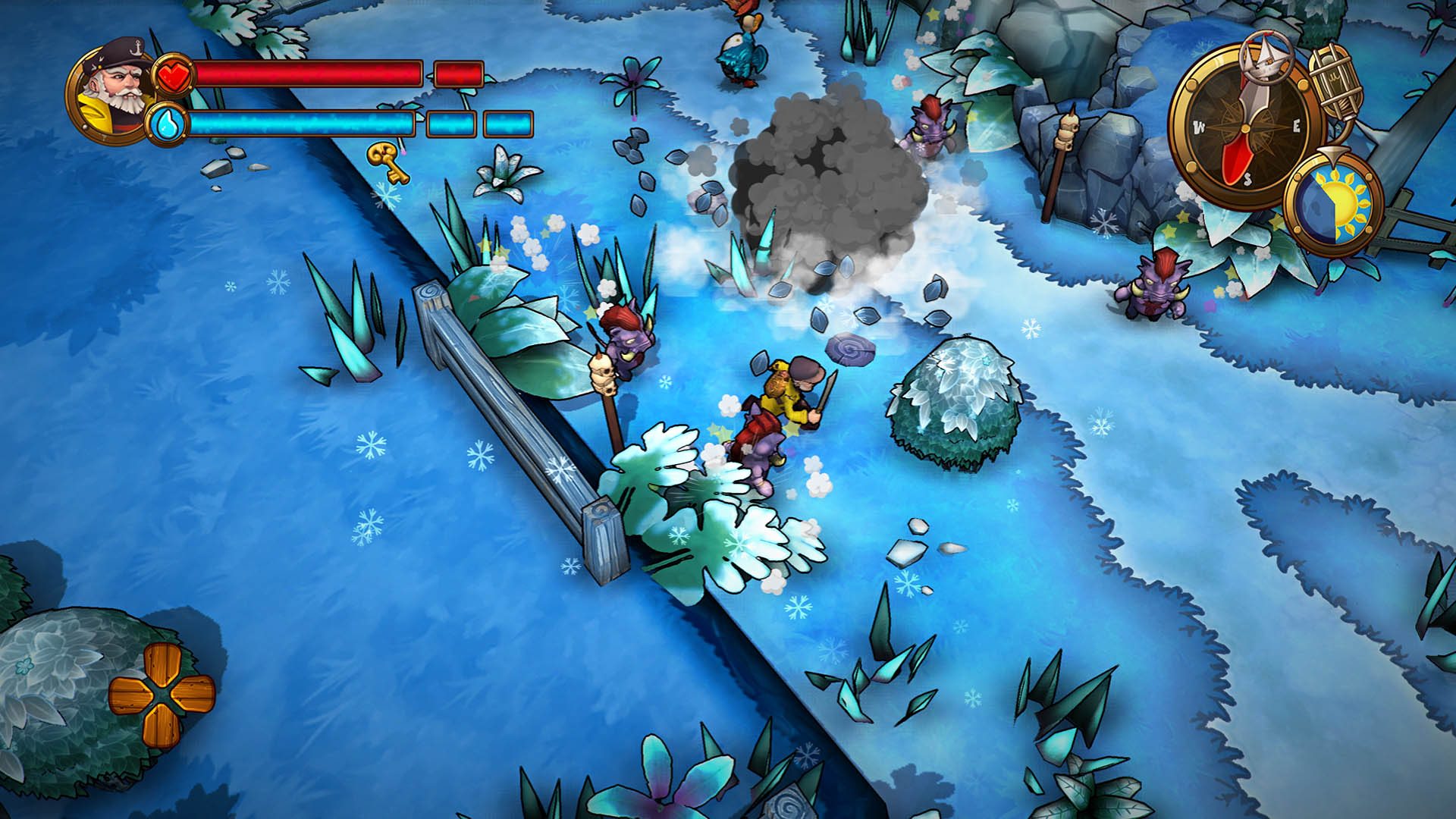Open the wooden cross quick-item selector
This screenshot has width=1456, height=819.
tap(162, 694)
